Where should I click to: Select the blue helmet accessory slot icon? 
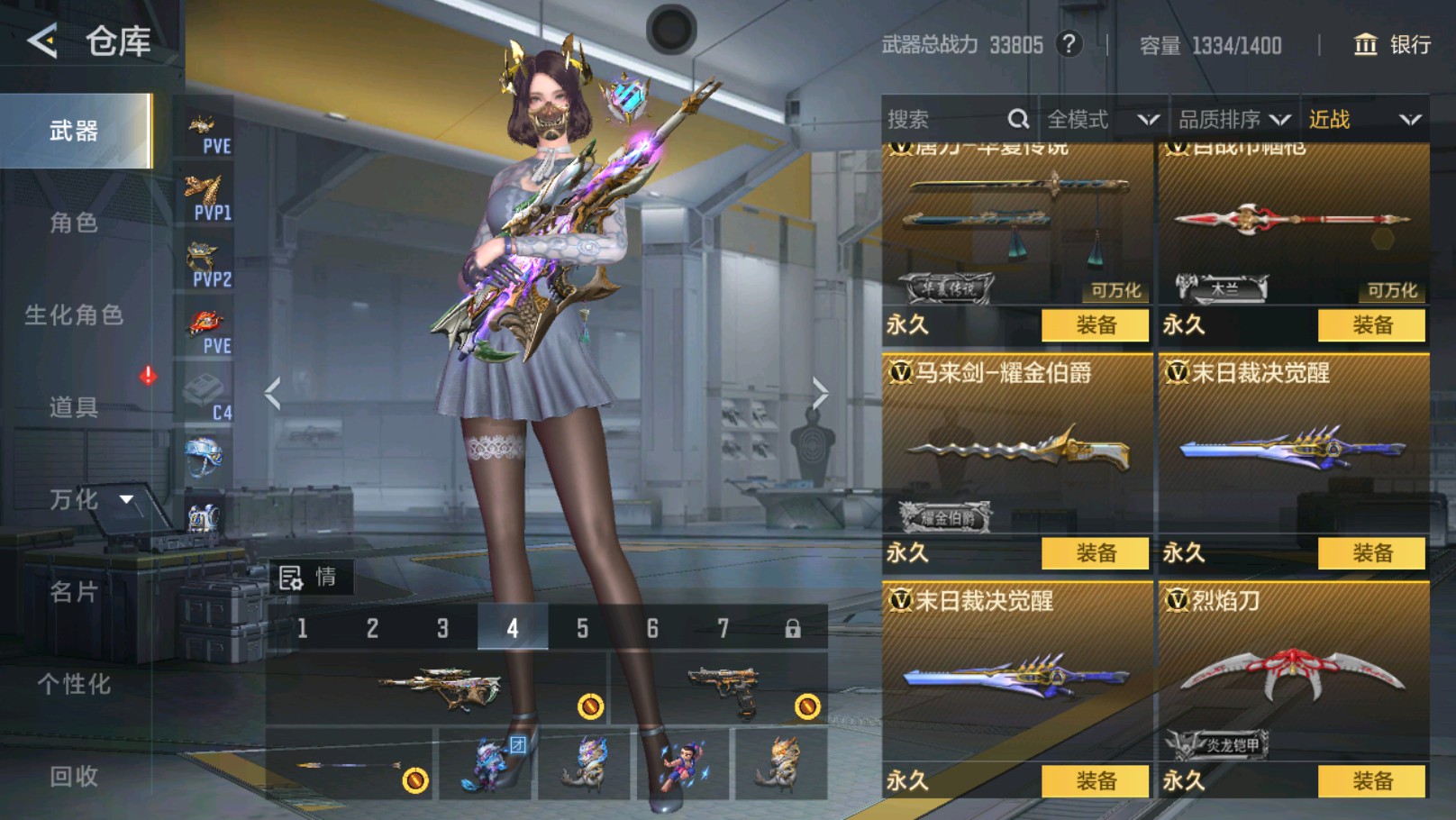coord(205,453)
